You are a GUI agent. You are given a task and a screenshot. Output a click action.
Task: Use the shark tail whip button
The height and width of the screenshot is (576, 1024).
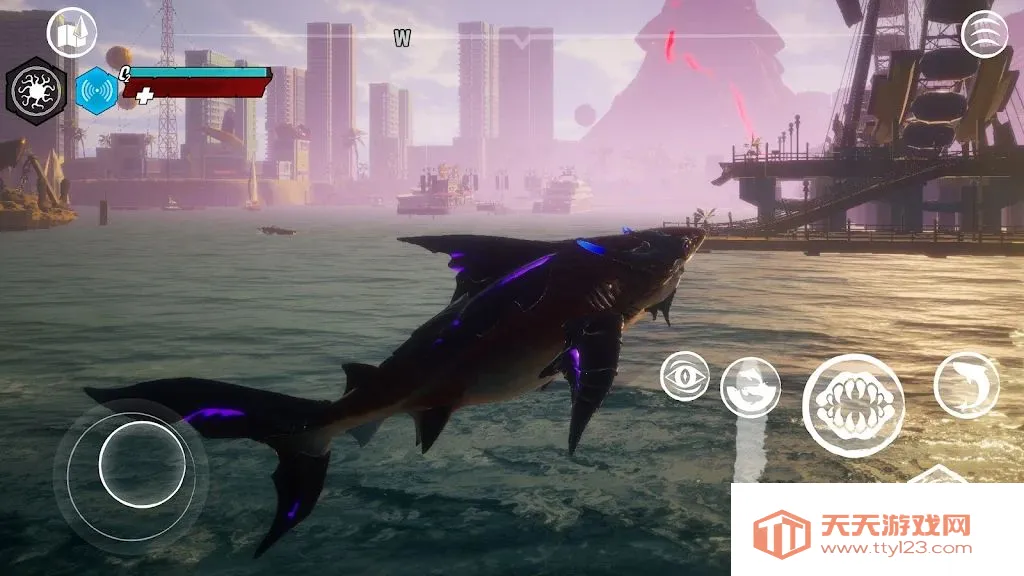point(750,387)
